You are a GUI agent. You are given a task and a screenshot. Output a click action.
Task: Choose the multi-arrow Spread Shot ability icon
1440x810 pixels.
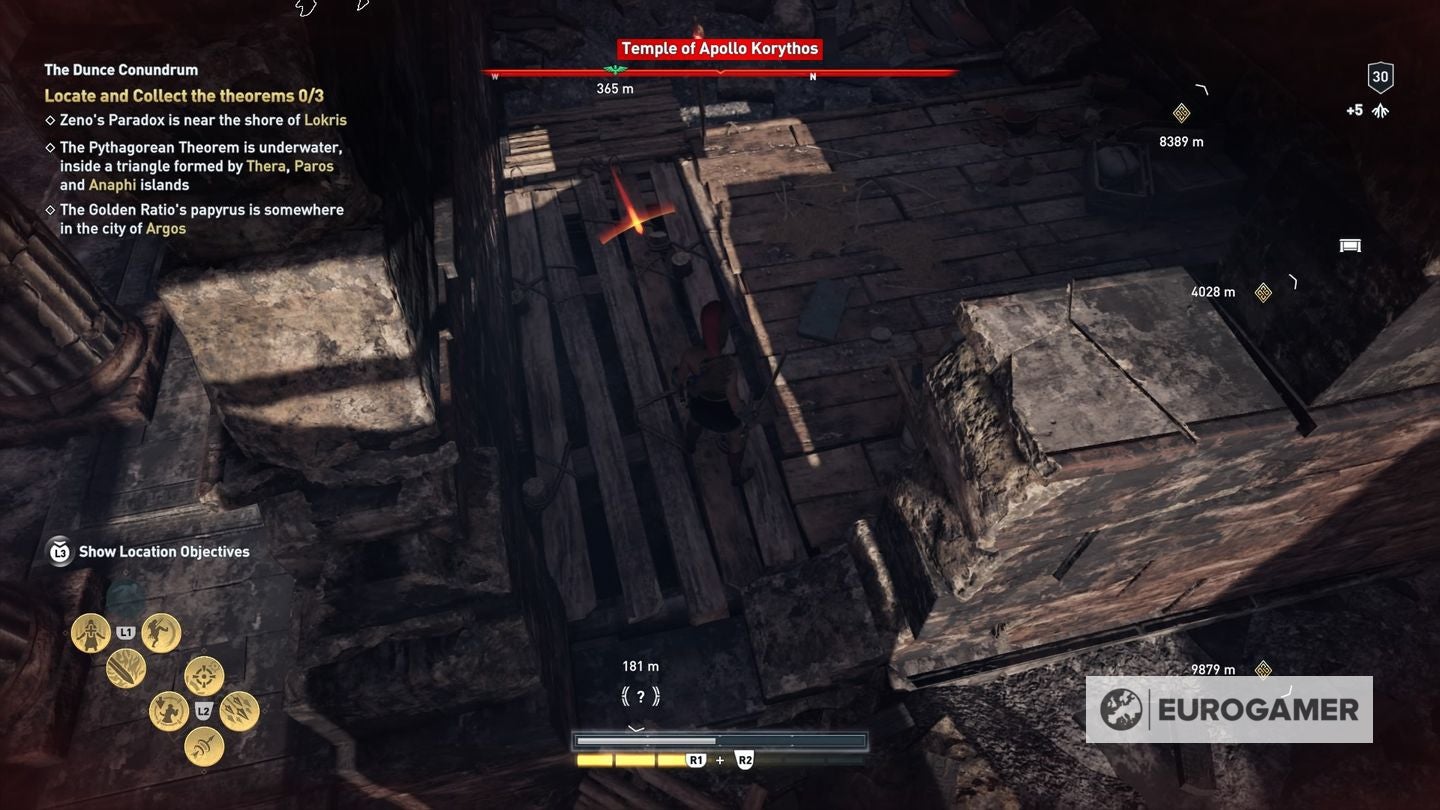236,712
